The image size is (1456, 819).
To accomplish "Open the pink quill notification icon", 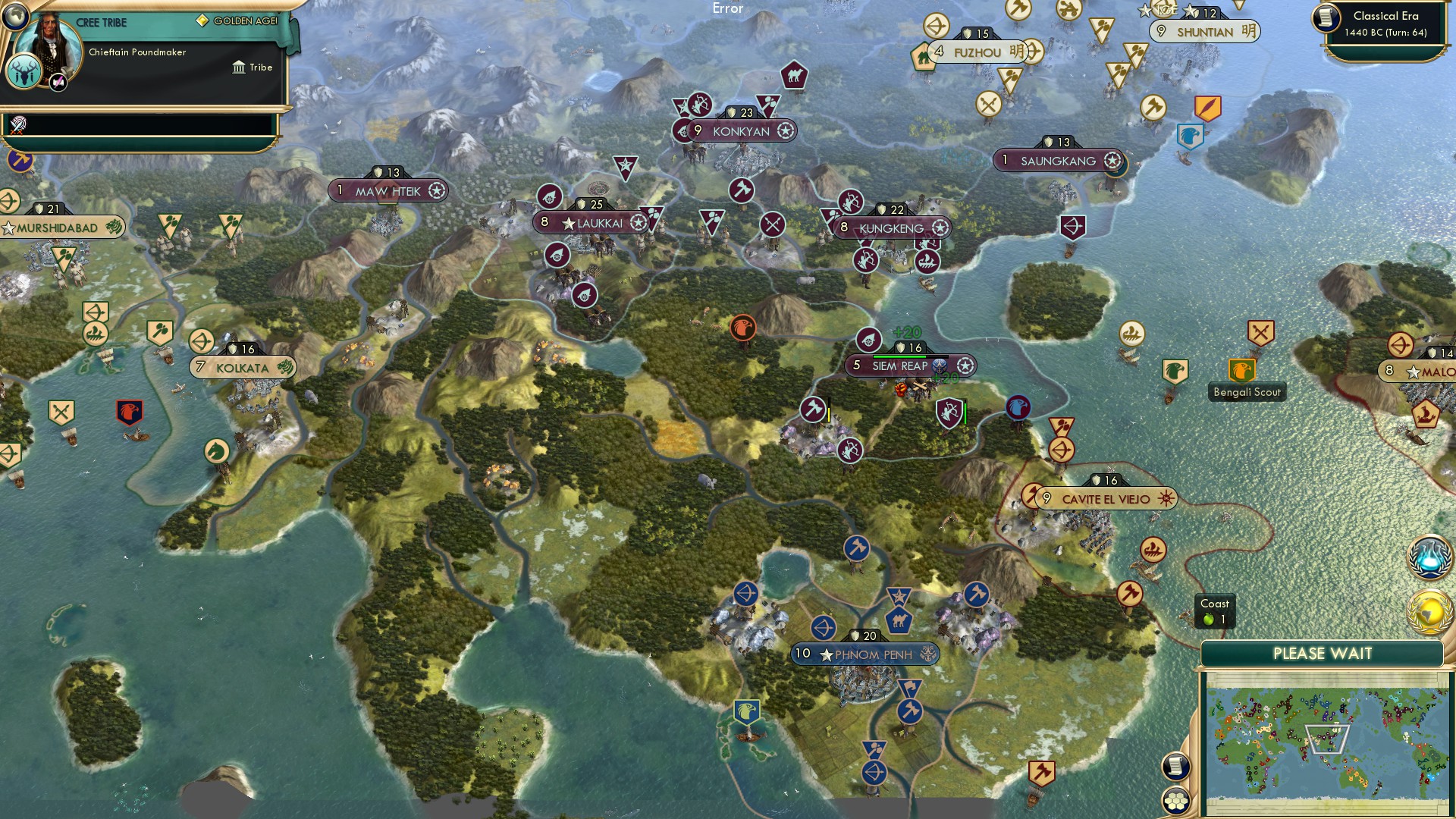I will pyautogui.click(x=57, y=83).
